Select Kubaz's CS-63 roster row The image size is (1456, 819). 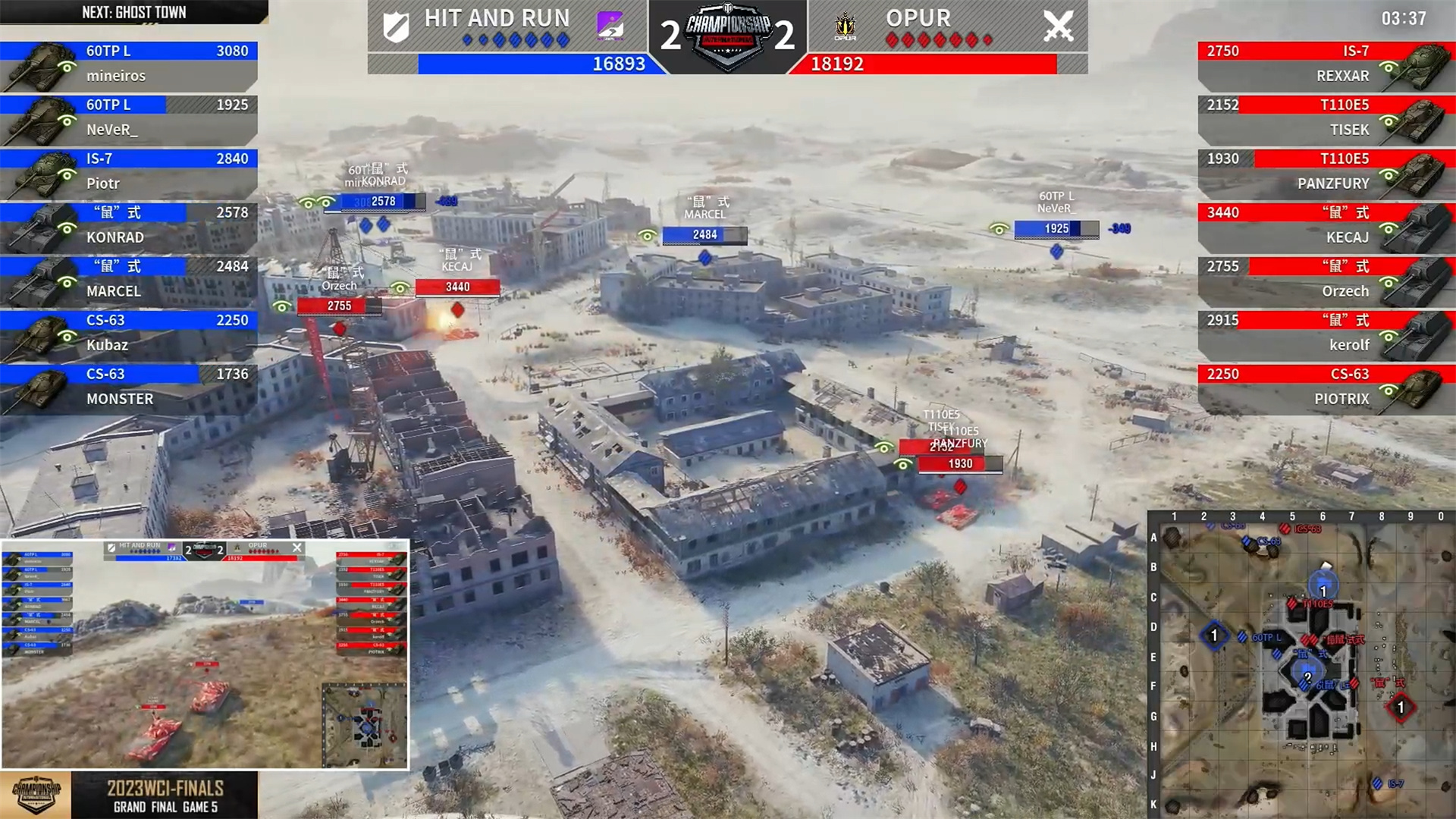[129, 334]
